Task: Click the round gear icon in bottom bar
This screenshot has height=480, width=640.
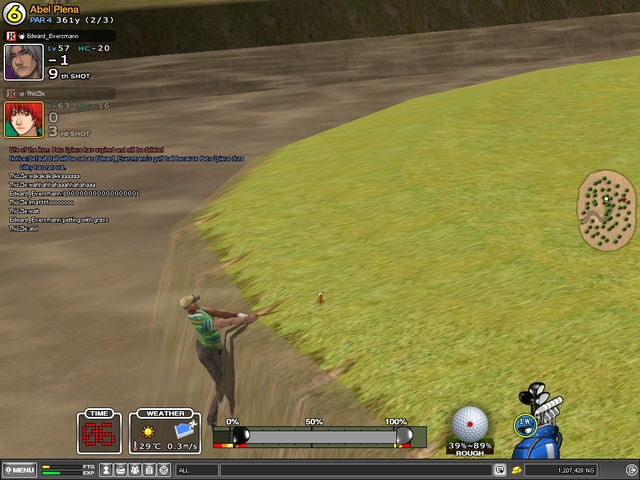Action: [x=164, y=470]
